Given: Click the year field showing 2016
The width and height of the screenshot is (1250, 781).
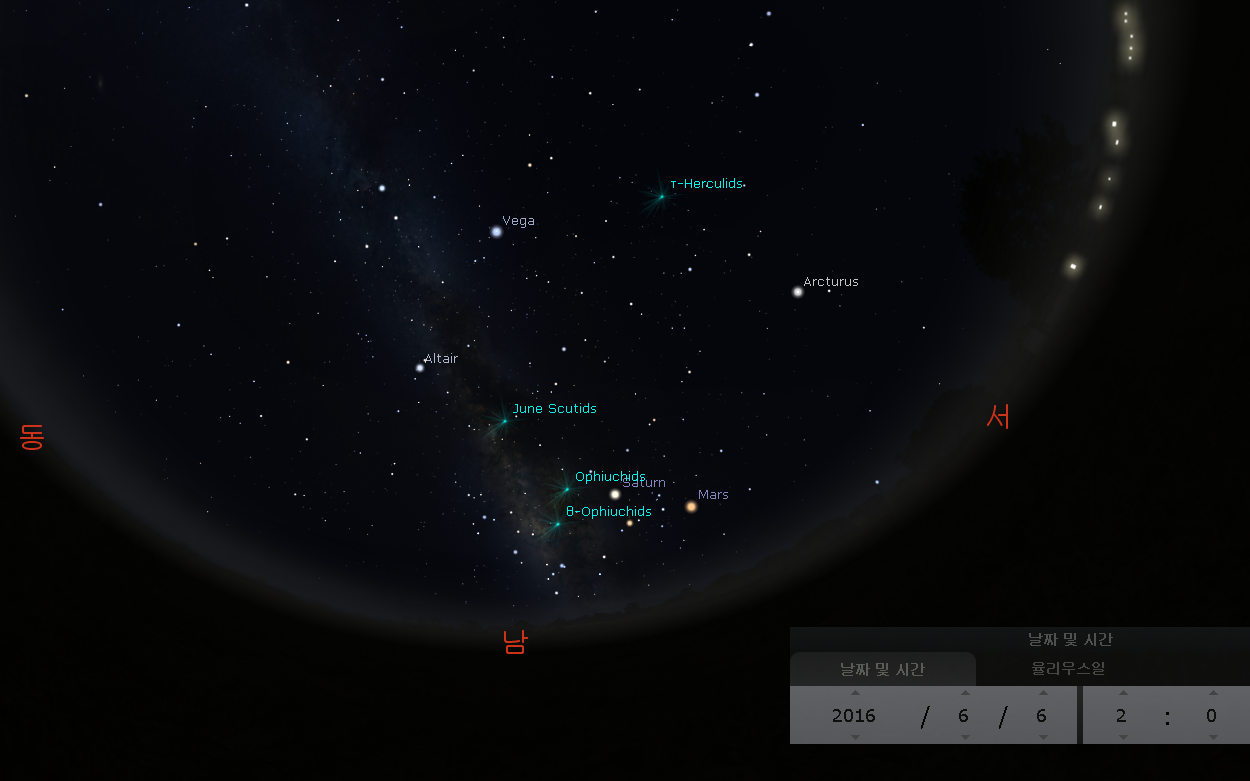Looking at the screenshot, I should point(854,715).
